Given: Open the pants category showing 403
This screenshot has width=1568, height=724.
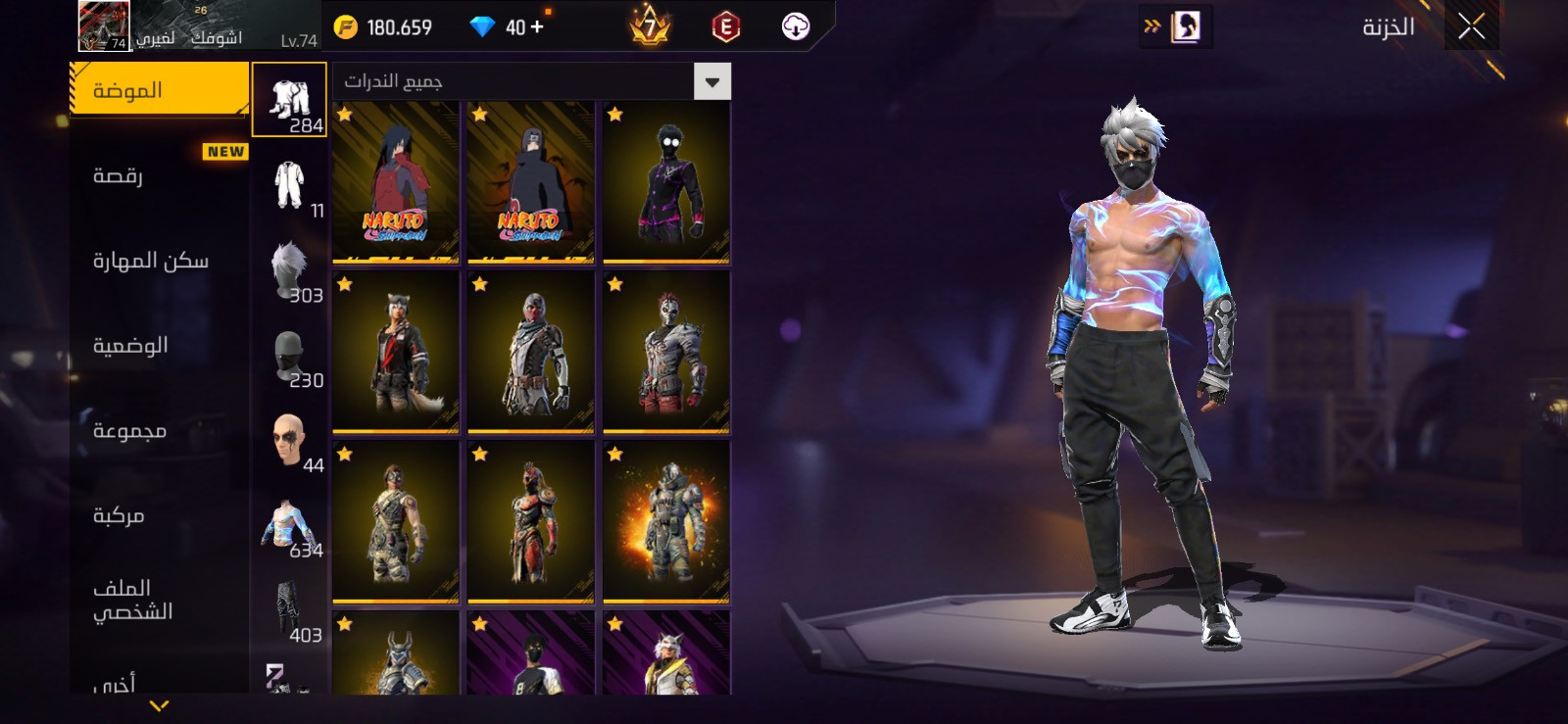Looking at the screenshot, I should tap(289, 610).
